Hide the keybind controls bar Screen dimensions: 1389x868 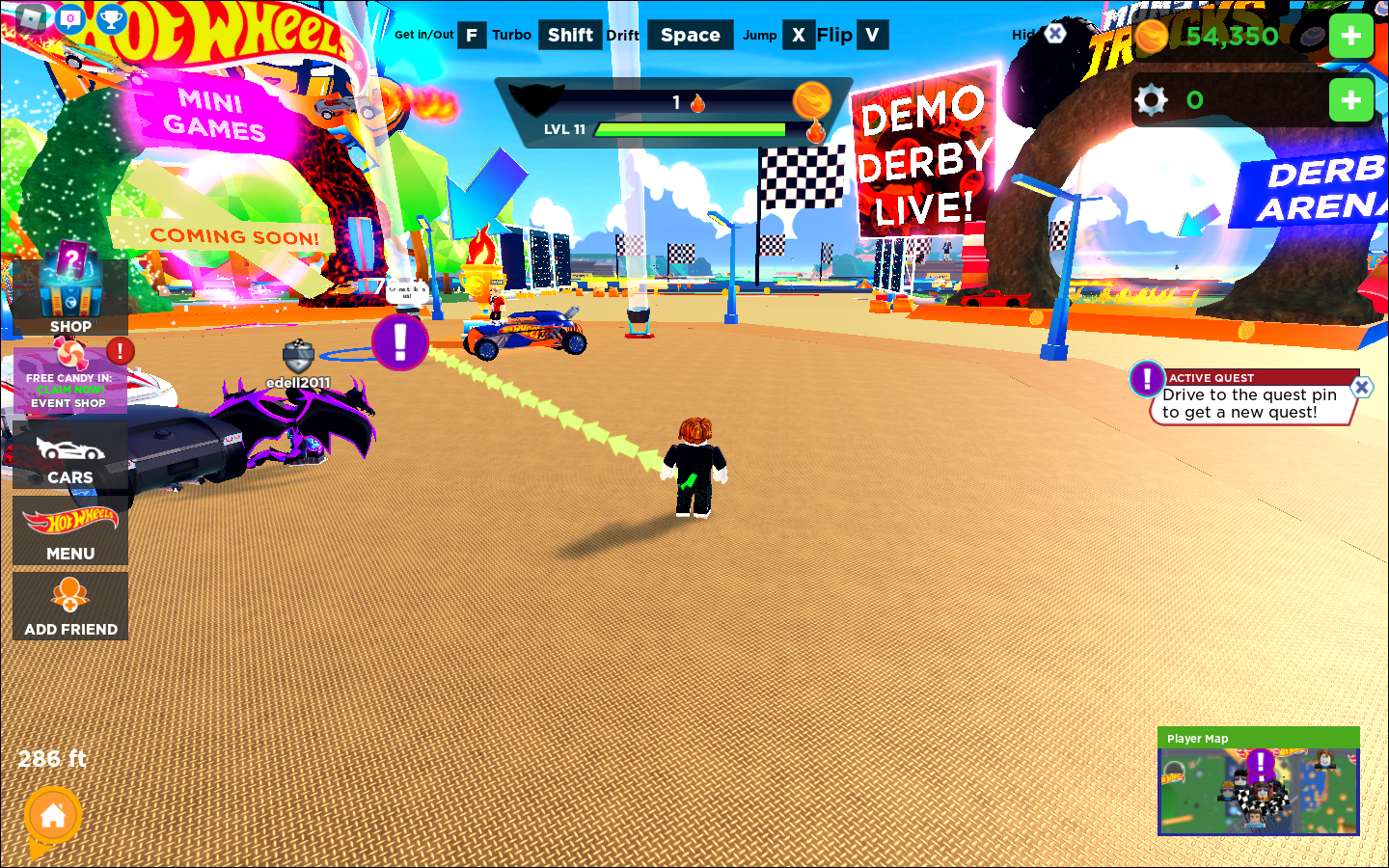tap(1053, 35)
